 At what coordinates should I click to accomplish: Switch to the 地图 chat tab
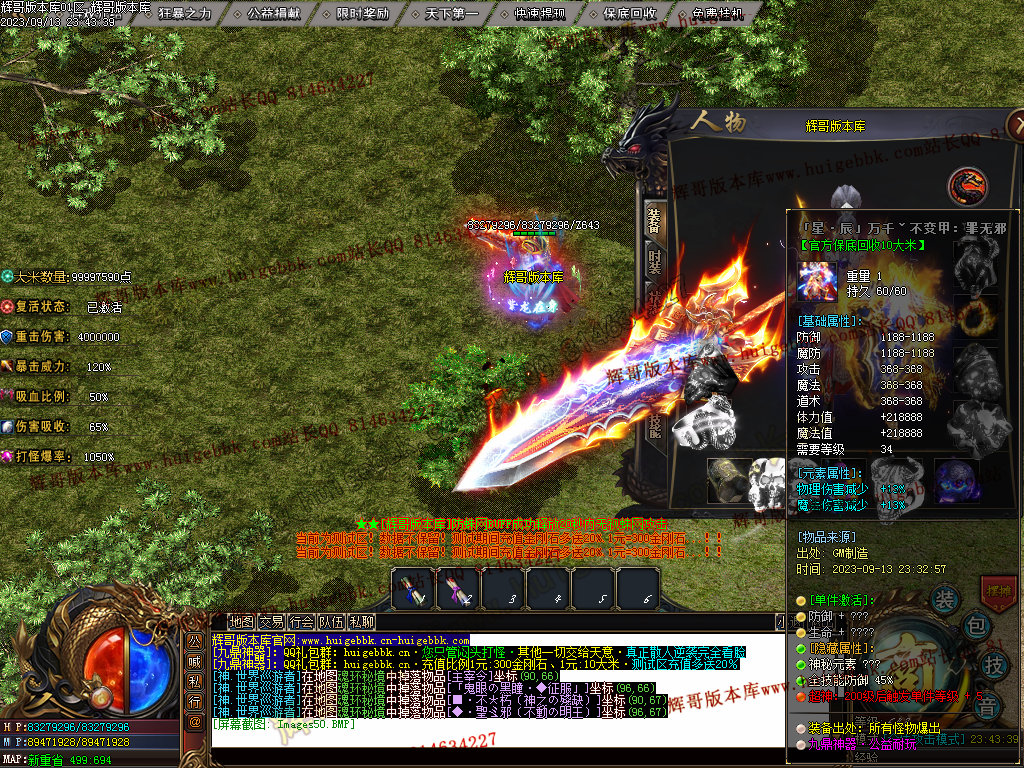pos(241,621)
